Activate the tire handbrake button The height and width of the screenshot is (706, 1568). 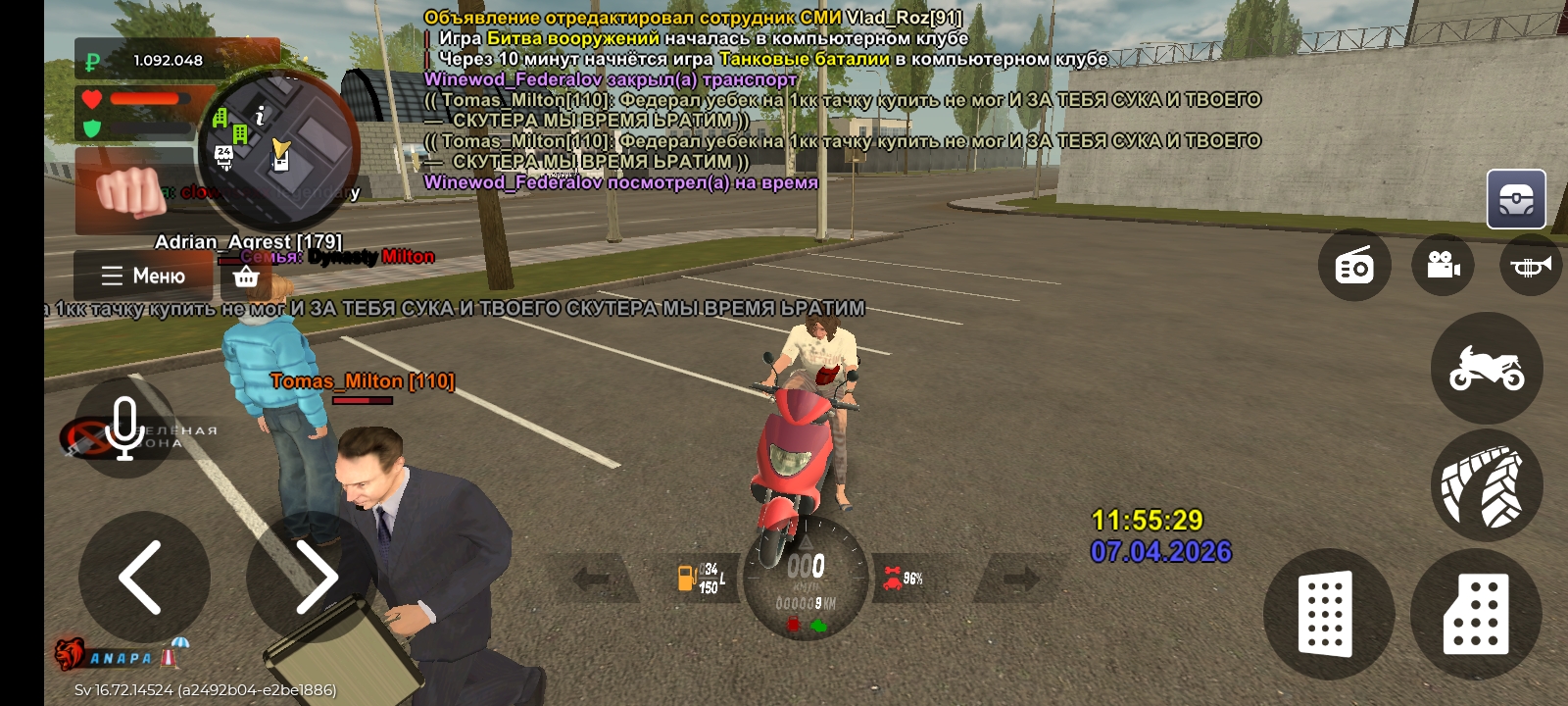coord(1487,484)
